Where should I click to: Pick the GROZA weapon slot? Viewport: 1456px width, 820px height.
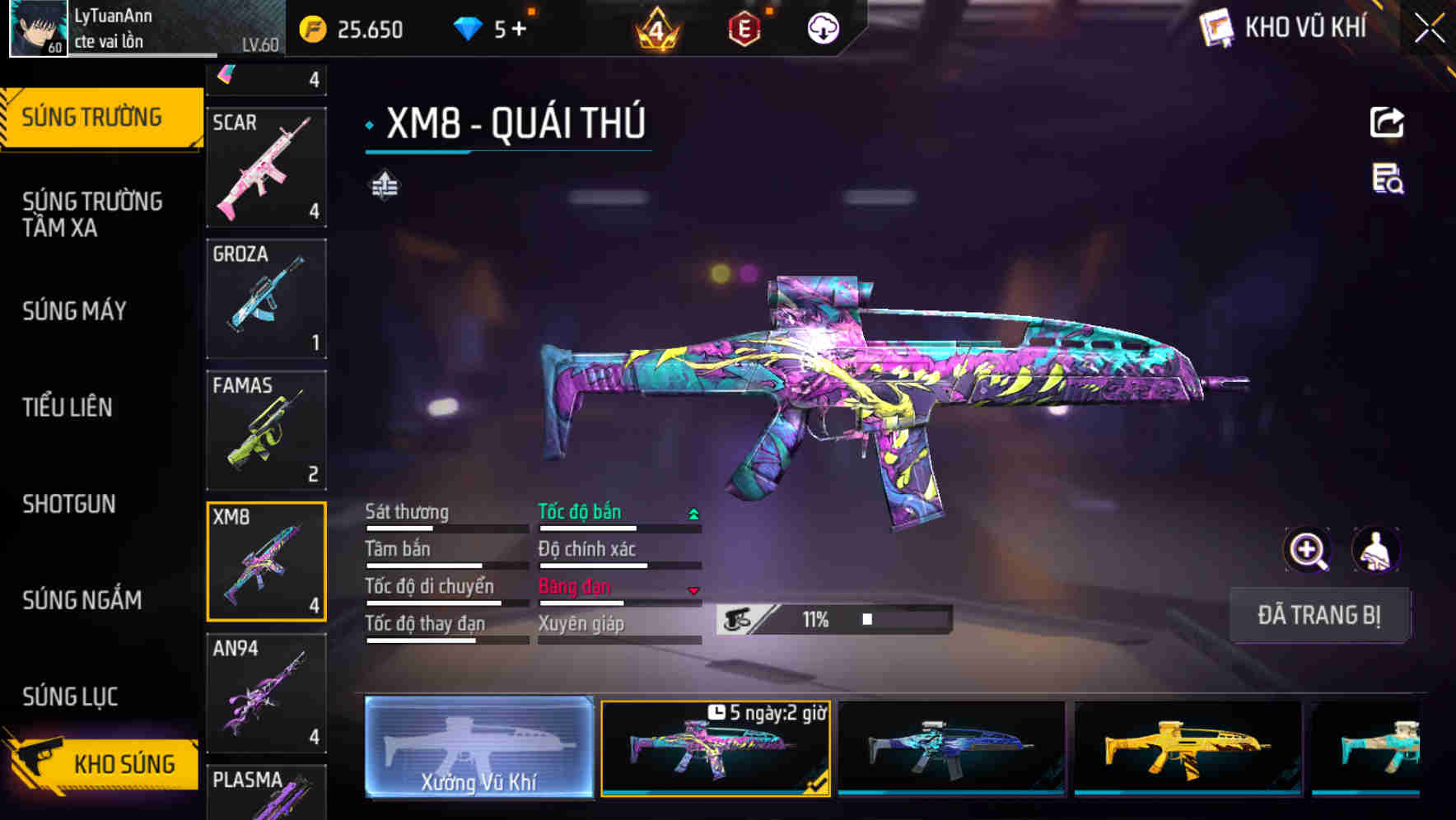(266, 299)
